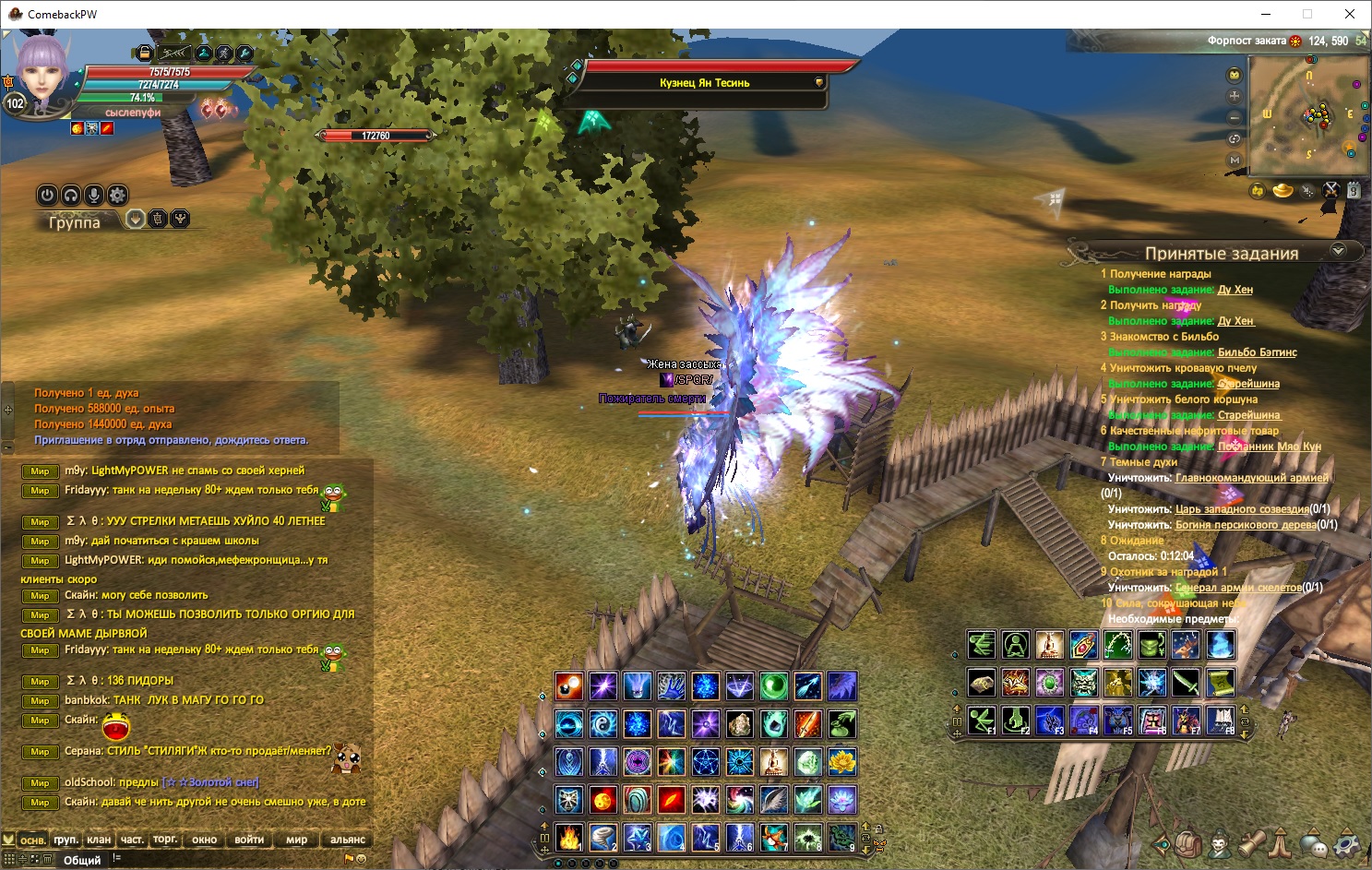Activate the F1 running figure skill
1372x870 pixels.
pyautogui.click(x=982, y=720)
